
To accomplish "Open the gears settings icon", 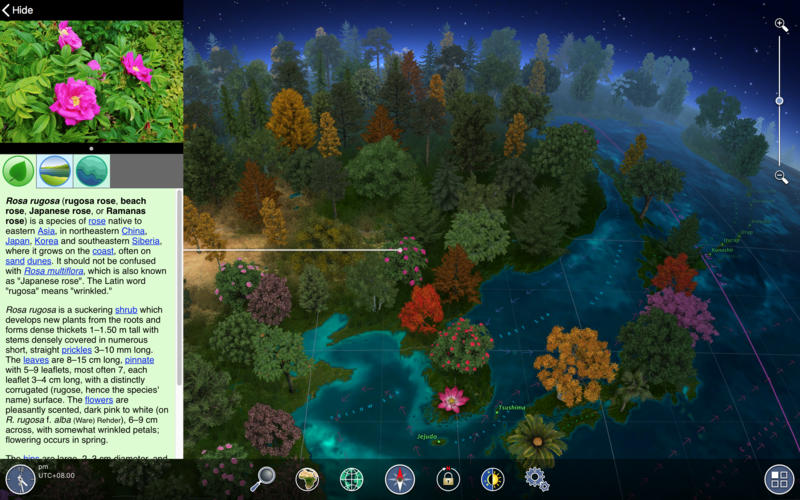I will (x=537, y=479).
